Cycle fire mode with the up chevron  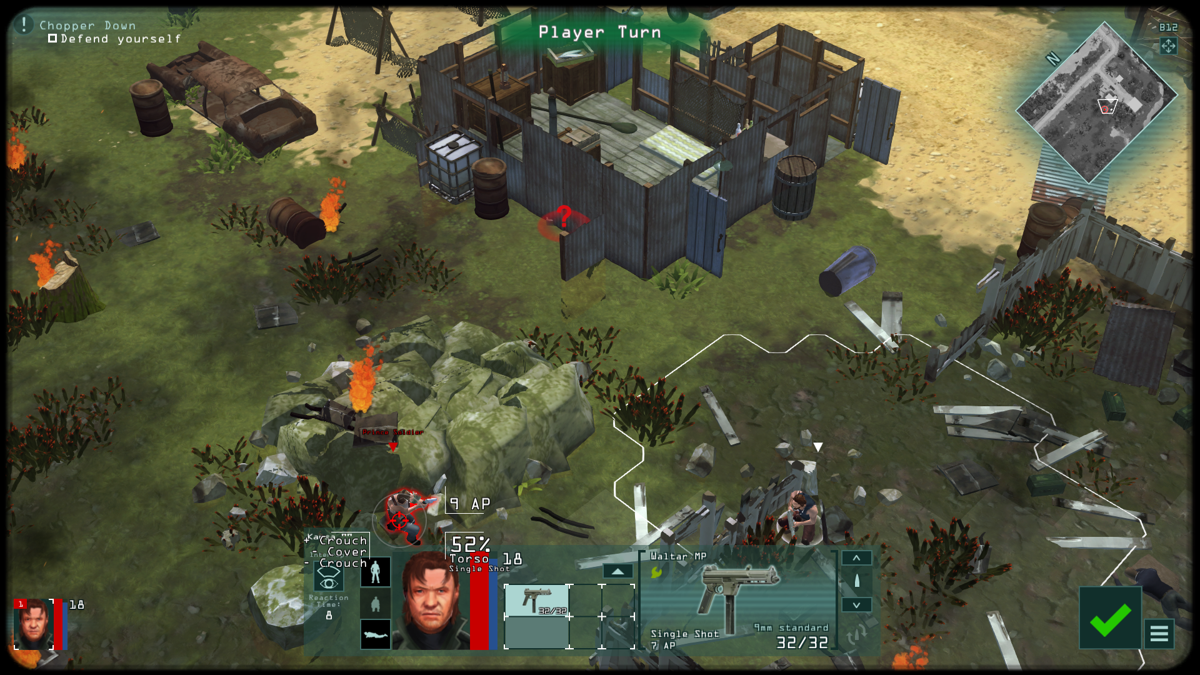point(857,558)
